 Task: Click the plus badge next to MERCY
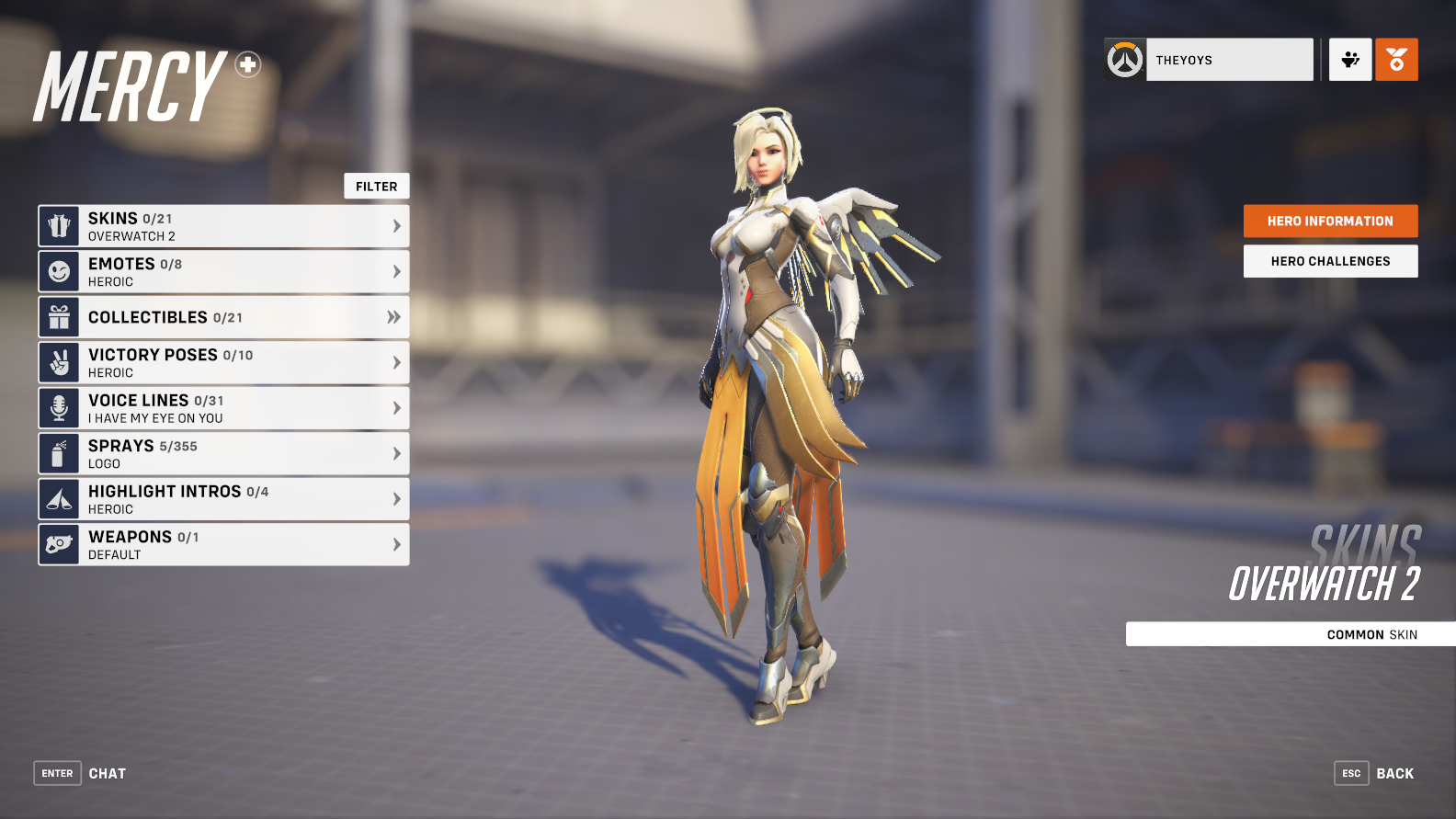point(245,65)
